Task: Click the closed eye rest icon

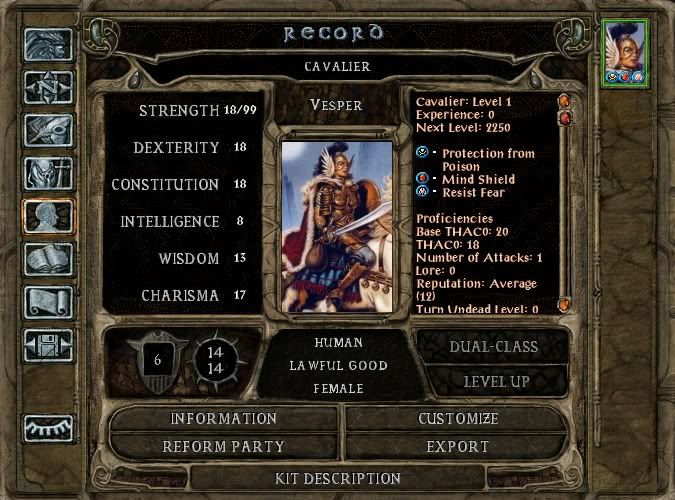Action: pos(48,427)
